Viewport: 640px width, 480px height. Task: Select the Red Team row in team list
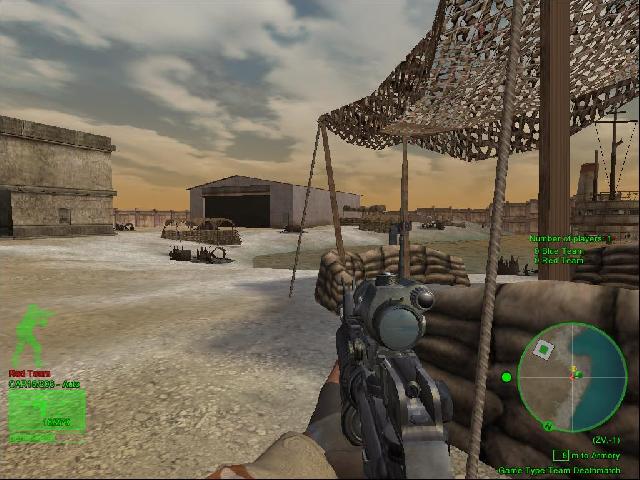(x=561, y=260)
